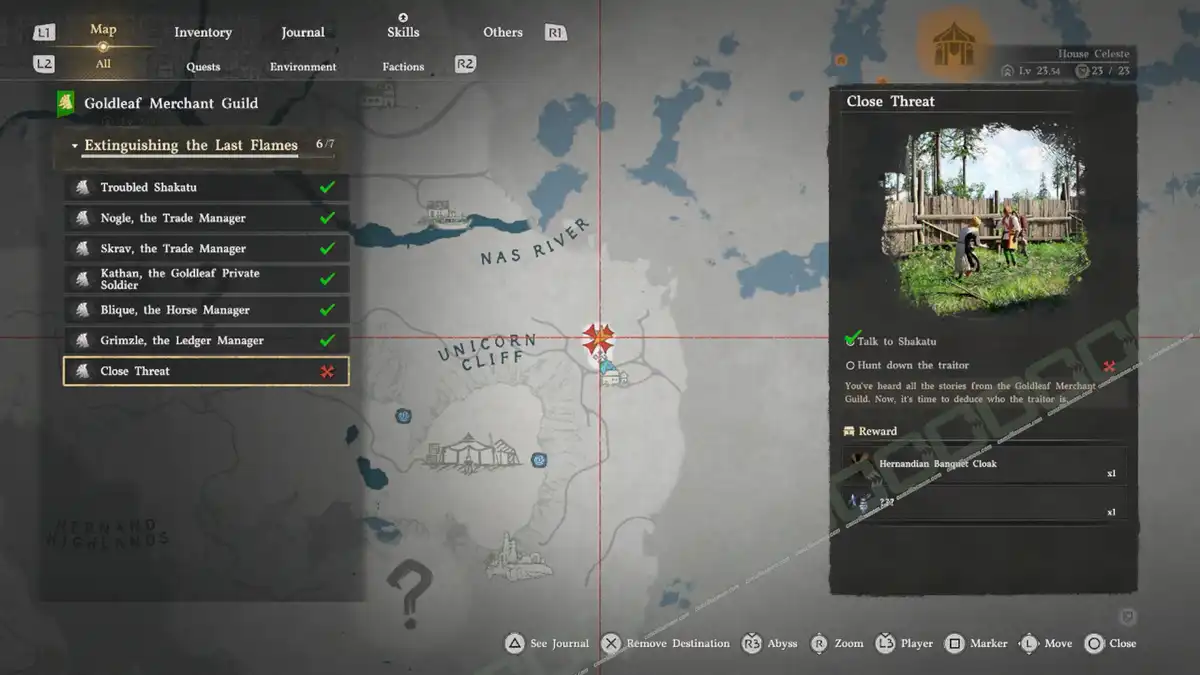The image size is (1200, 675).
Task: Select the All map filter
Action: [x=103, y=64]
